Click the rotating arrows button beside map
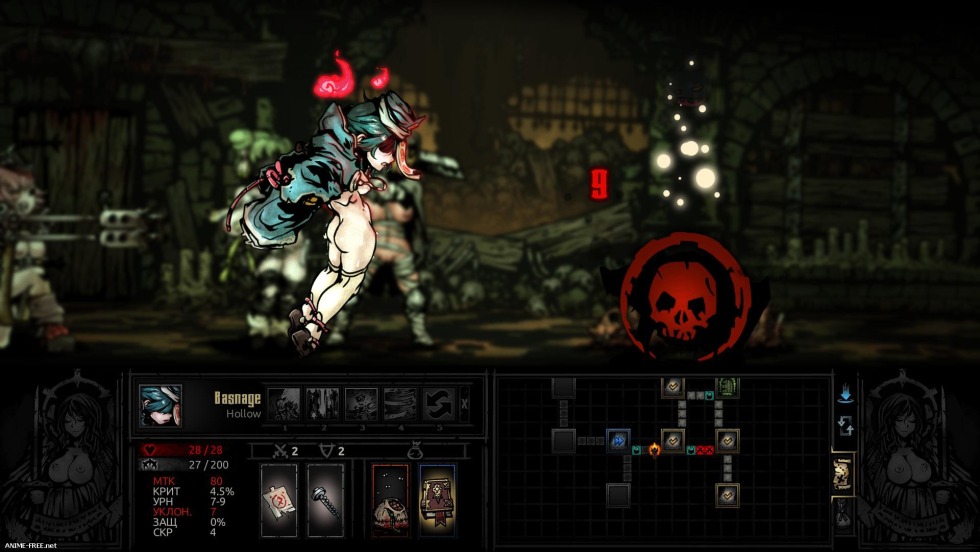 tap(844, 430)
